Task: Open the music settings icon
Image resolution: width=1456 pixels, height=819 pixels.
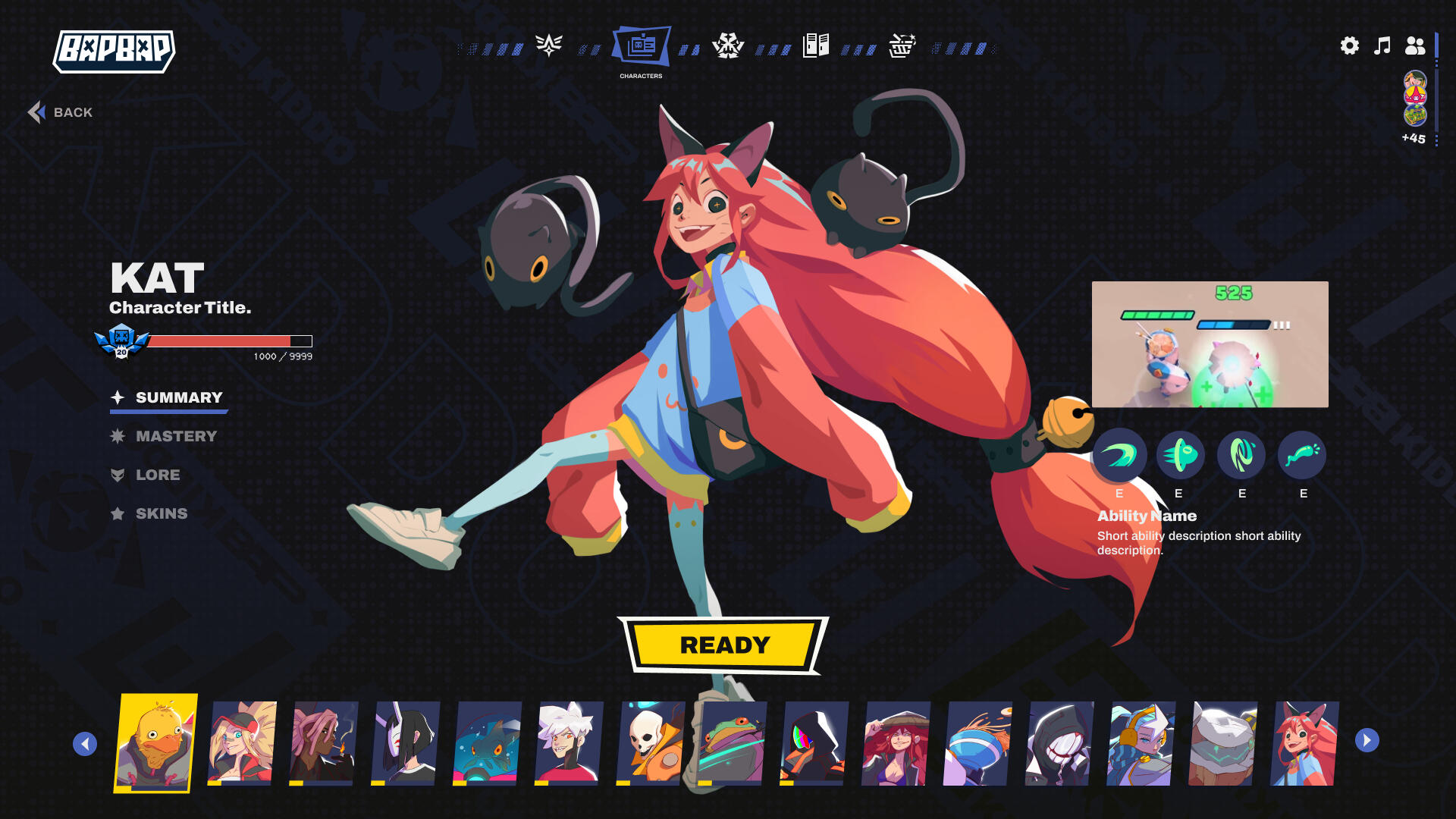Action: pos(1382,45)
